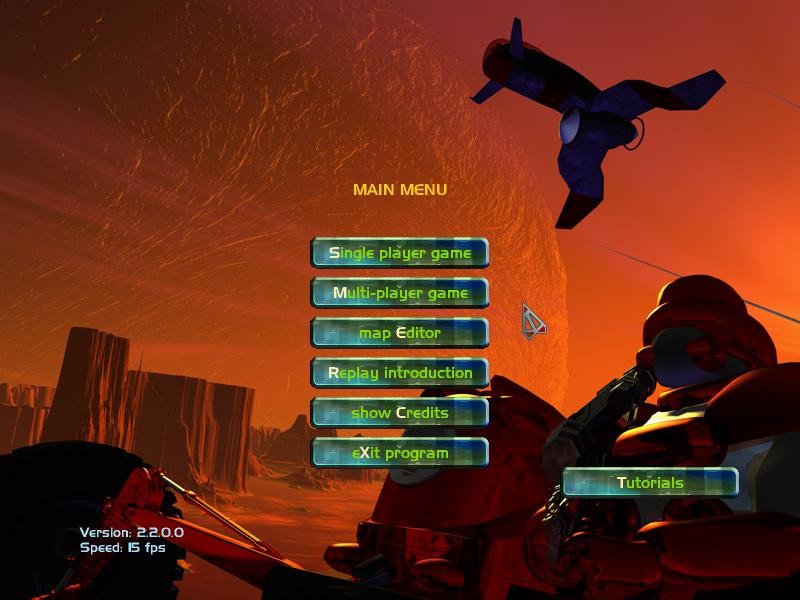Viewport: 800px width, 600px height.
Task: Choose Replay introduction
Action: [400, 373]
